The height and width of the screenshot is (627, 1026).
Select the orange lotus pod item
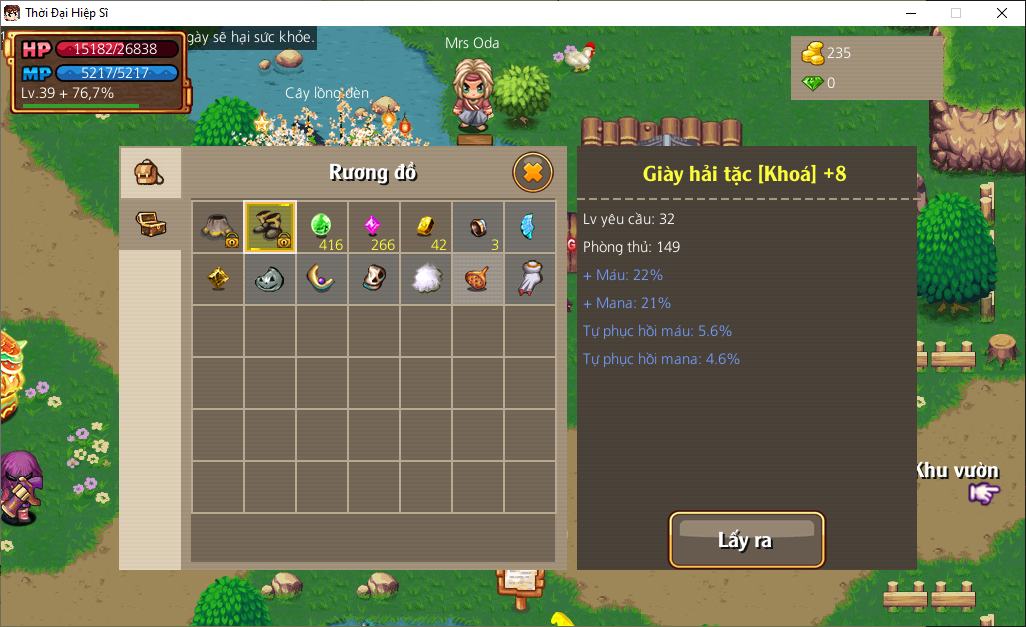478,279
